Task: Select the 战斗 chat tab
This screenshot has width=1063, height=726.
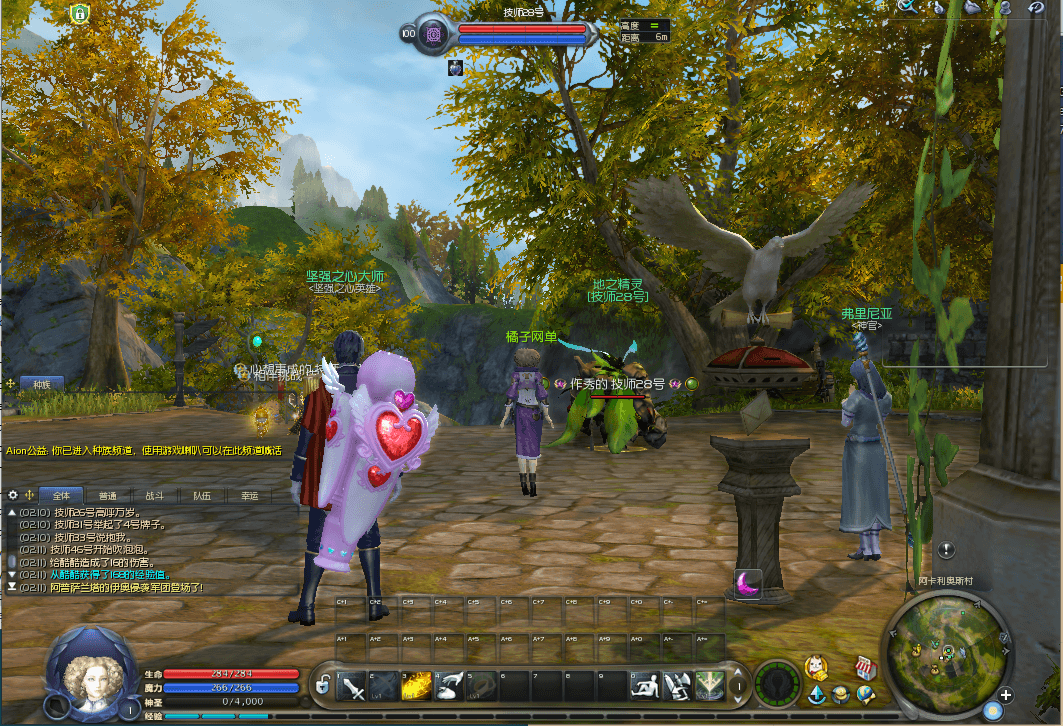Action: (154, 495)
